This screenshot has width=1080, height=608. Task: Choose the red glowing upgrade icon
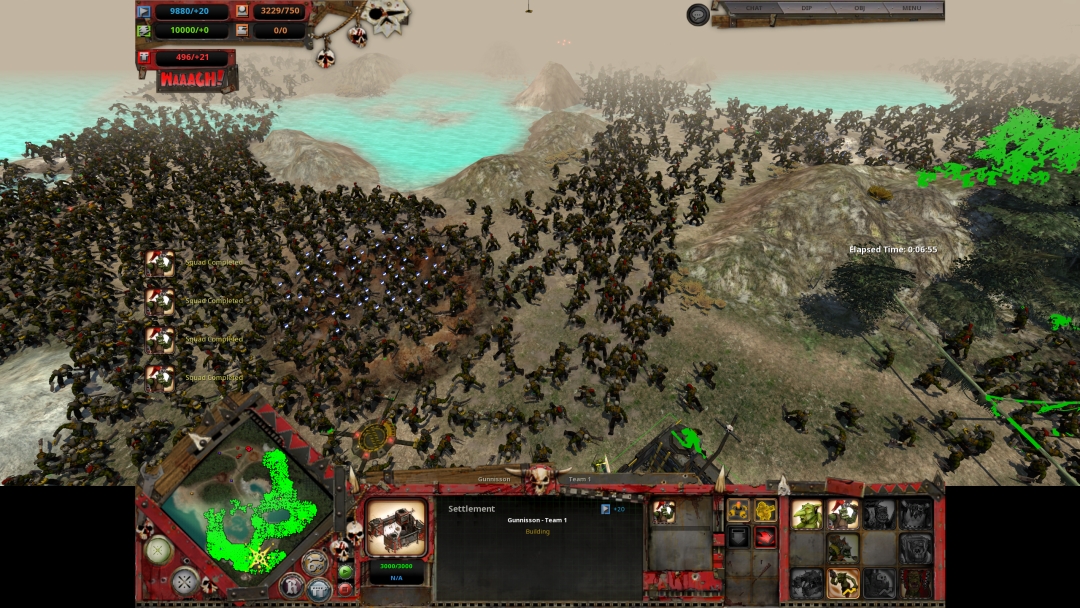coord(765,537)
